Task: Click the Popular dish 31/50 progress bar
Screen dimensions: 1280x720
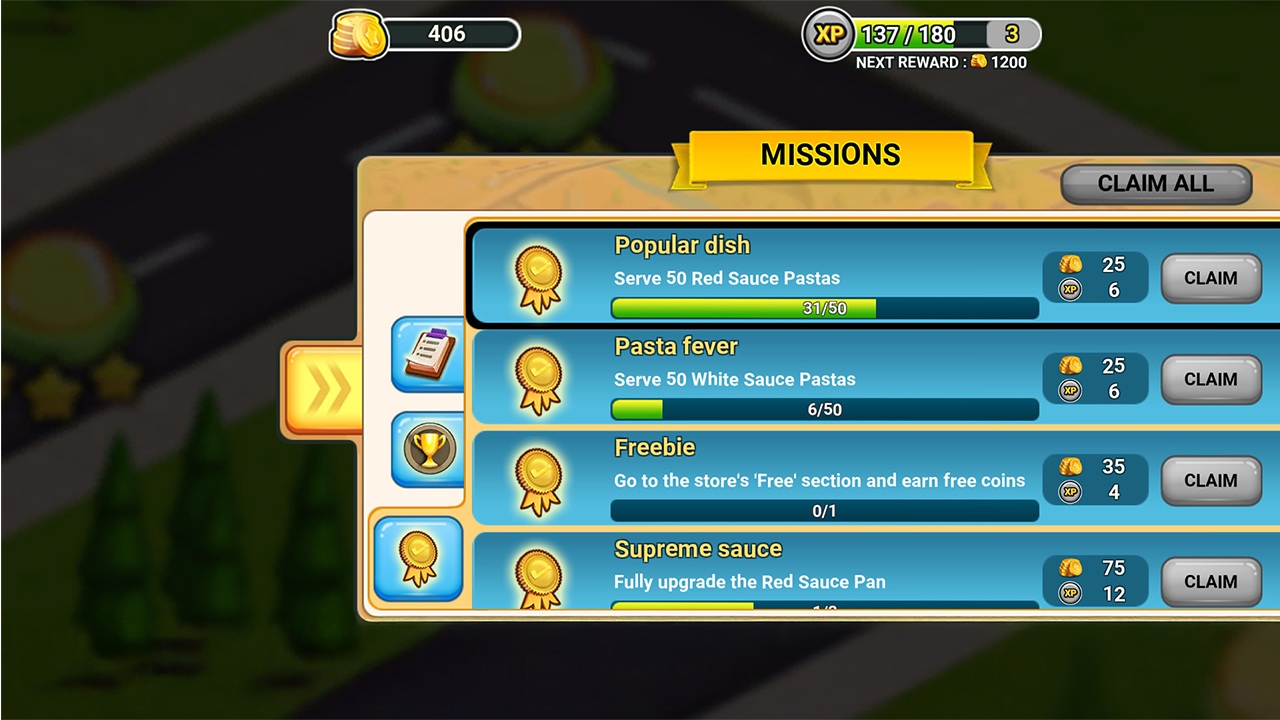Action: pos(824,309)
